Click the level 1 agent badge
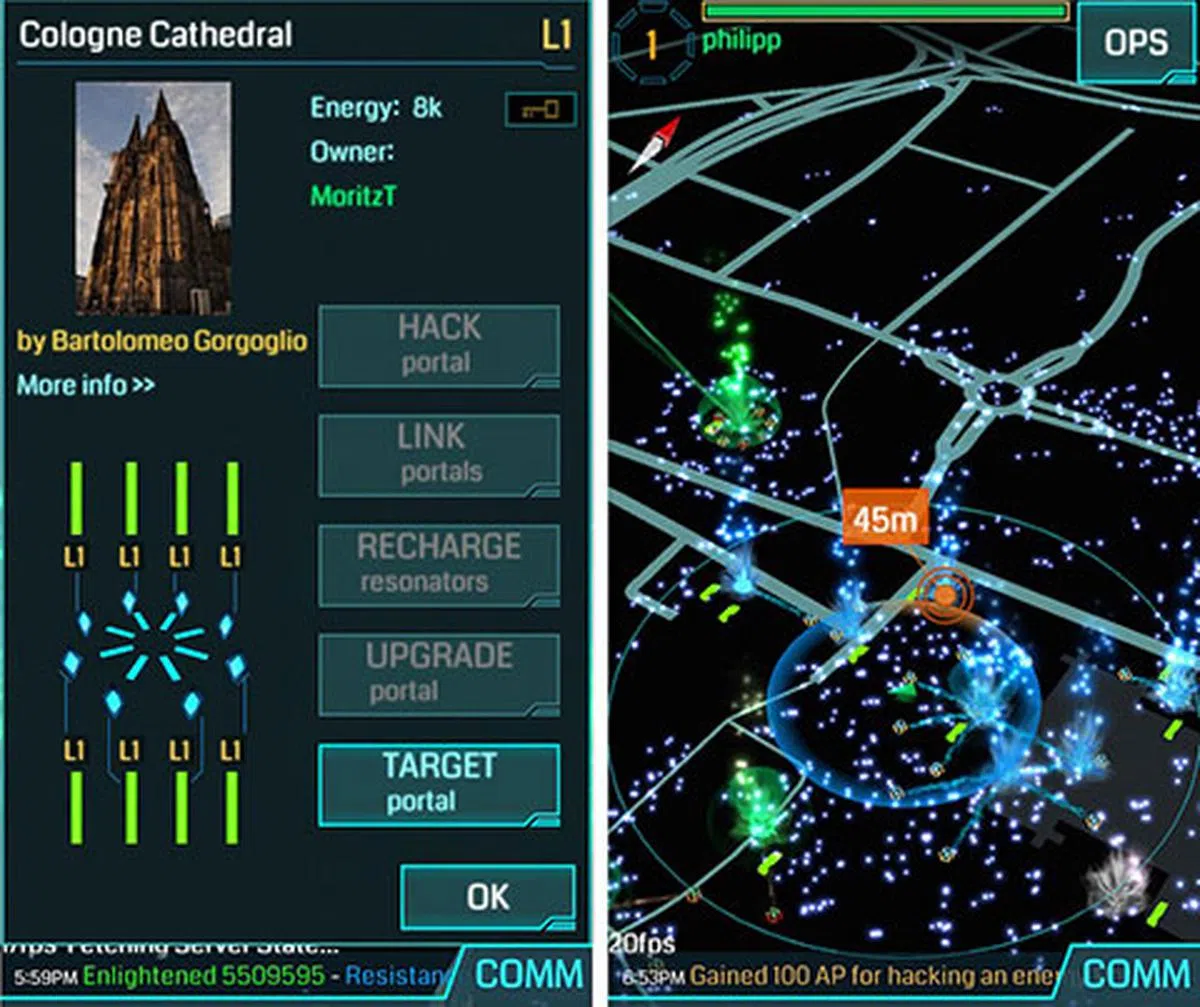This screenshot has height=1007, width=1200. pyautogui.click(x=652, y=44)
